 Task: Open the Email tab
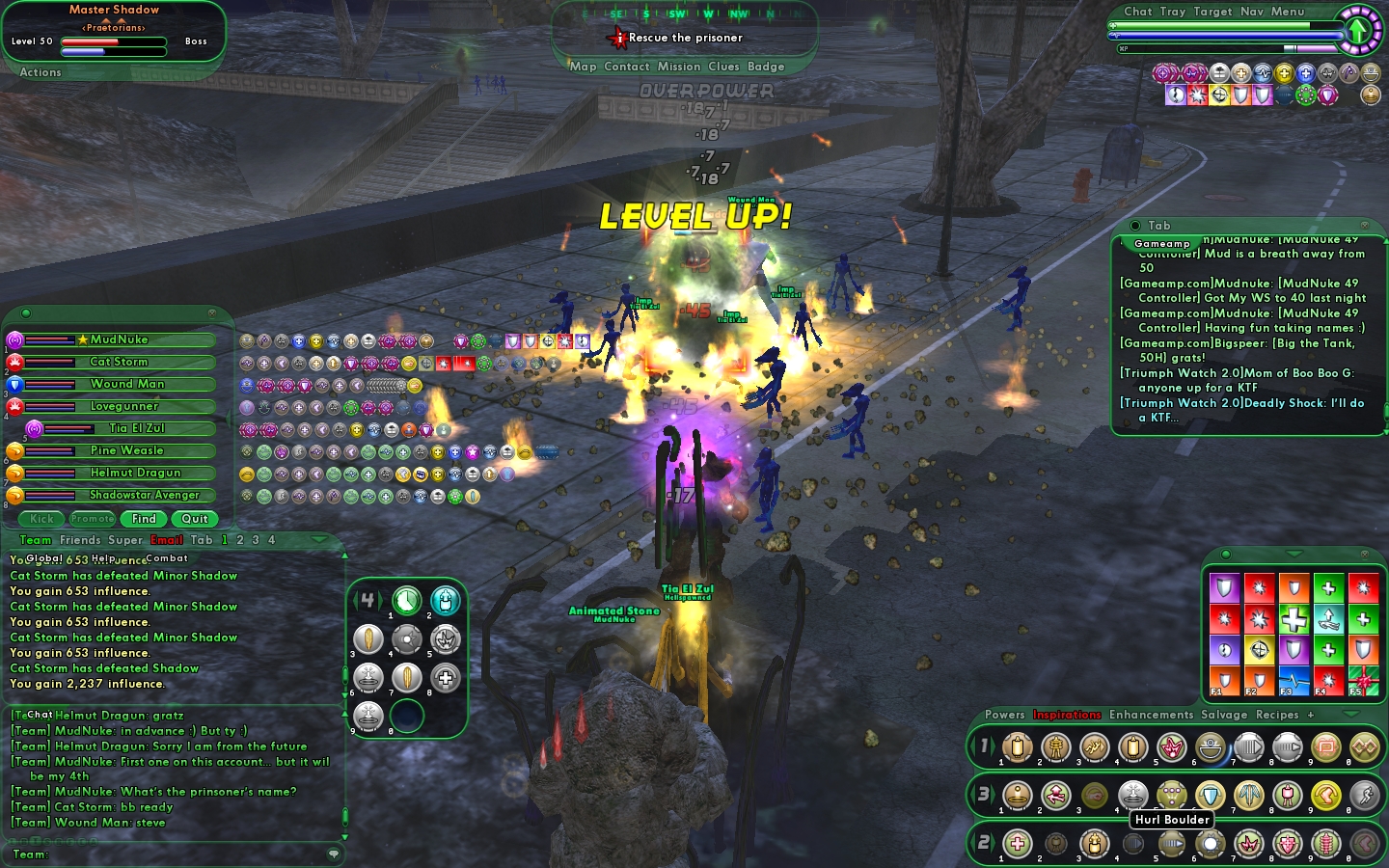coord(167,540)
